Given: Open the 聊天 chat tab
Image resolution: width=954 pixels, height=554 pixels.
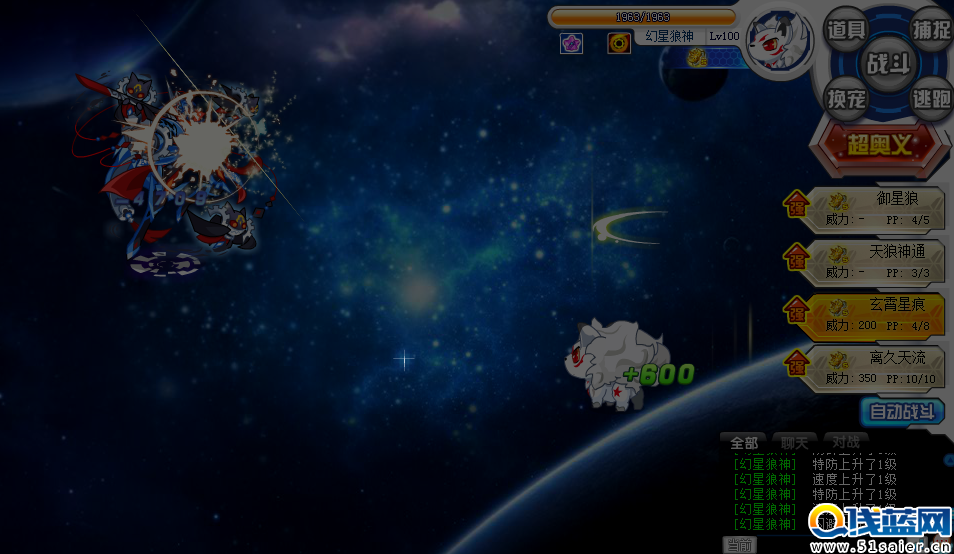Looking at the screenshot, I should click(x=795, y=442).
